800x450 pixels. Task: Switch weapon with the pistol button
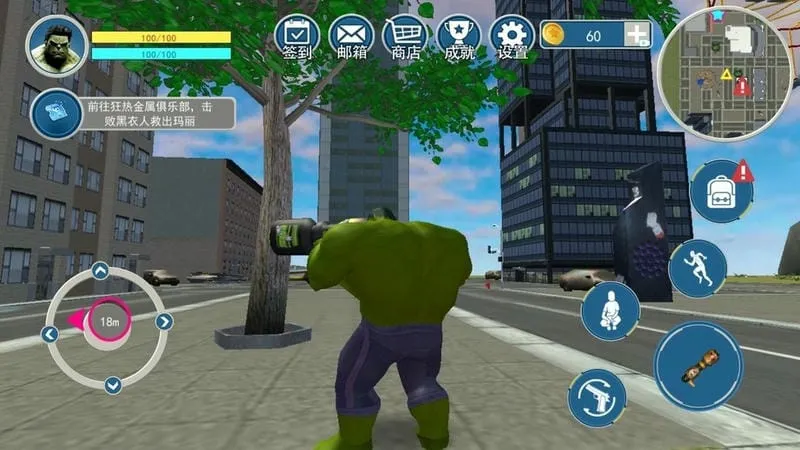click(x=597, y=397)
